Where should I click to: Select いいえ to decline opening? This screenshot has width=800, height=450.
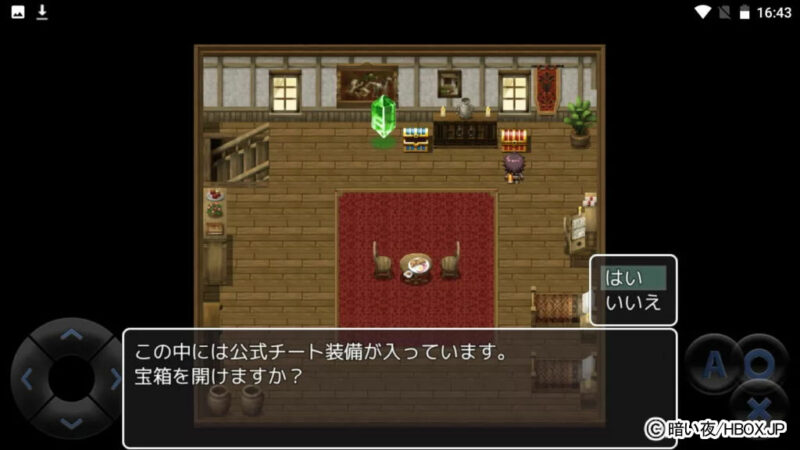[x=632, y=302]
